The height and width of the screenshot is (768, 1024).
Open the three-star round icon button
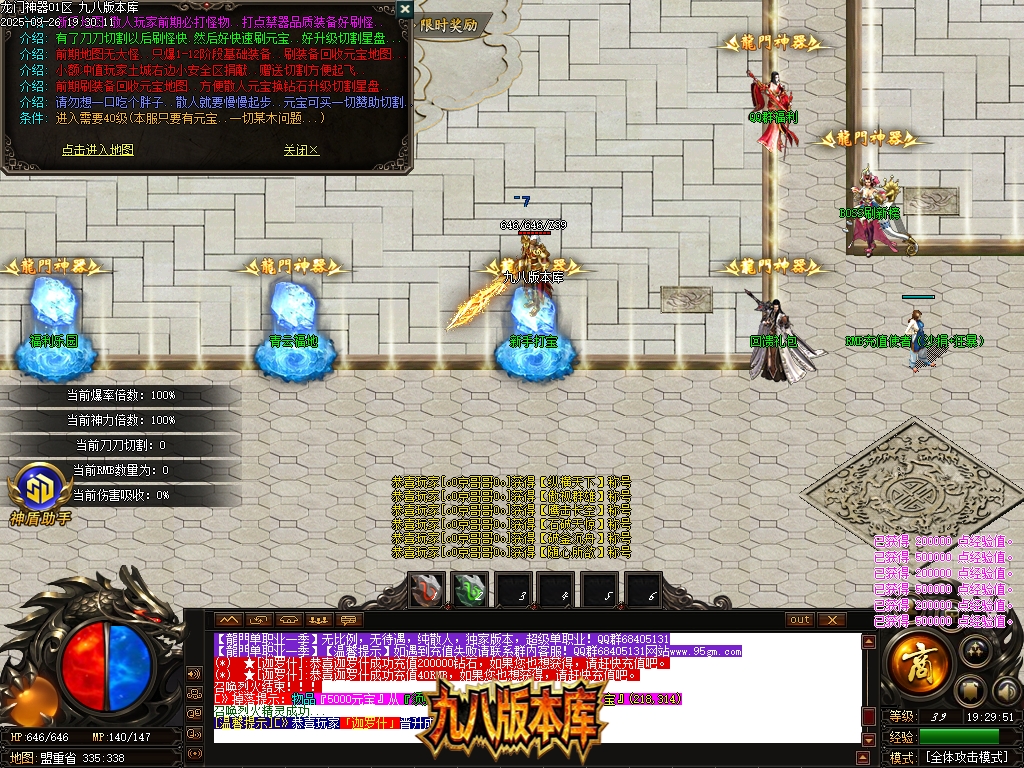[x=975, y=651]
